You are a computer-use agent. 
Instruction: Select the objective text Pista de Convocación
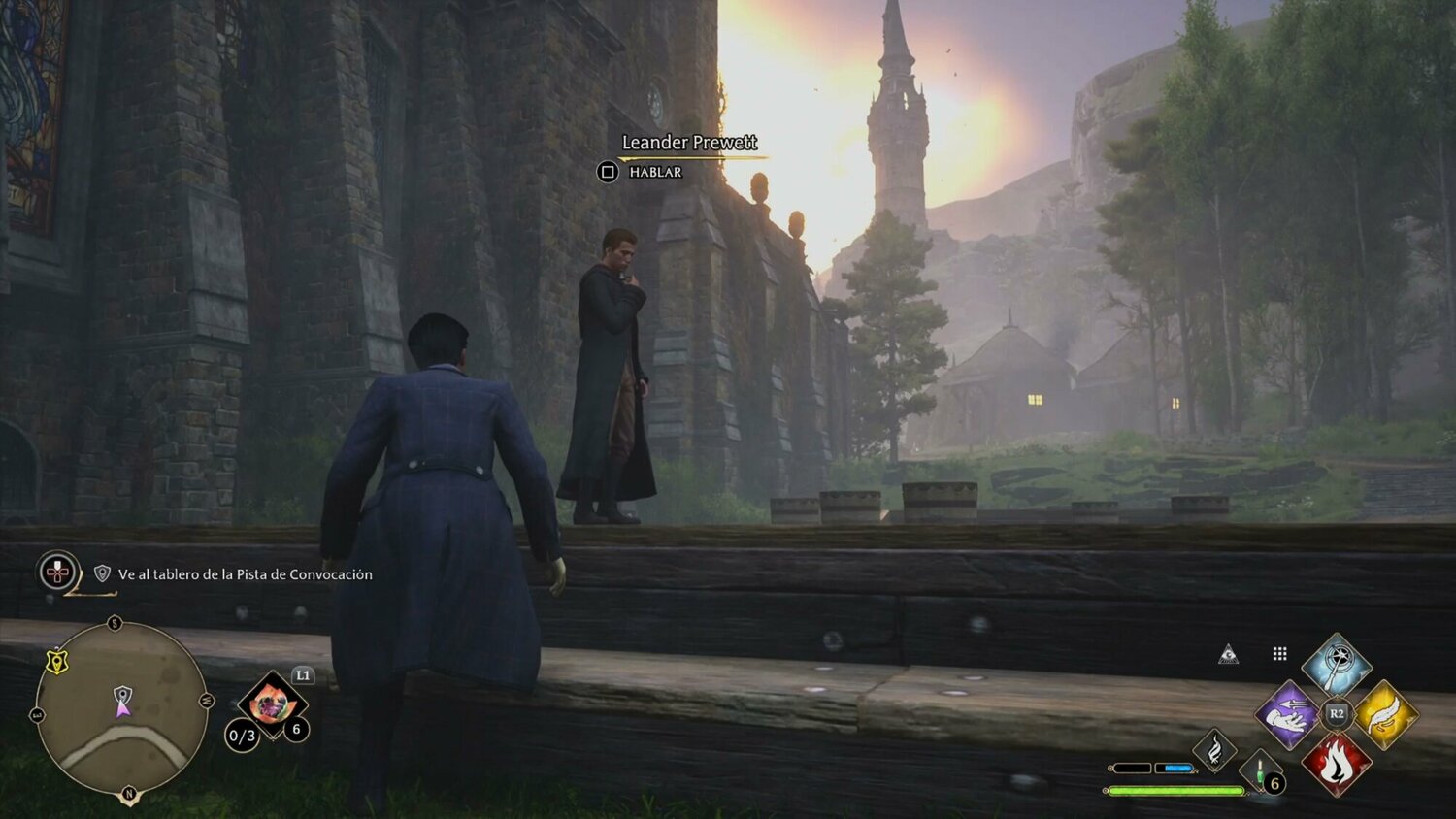tap(243, 573)
